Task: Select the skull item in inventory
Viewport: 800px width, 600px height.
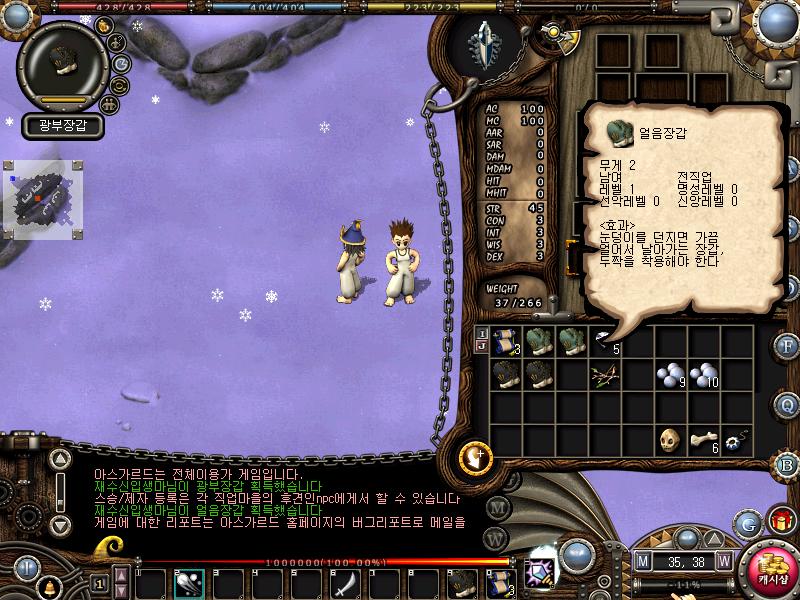Action: (670, 441)
